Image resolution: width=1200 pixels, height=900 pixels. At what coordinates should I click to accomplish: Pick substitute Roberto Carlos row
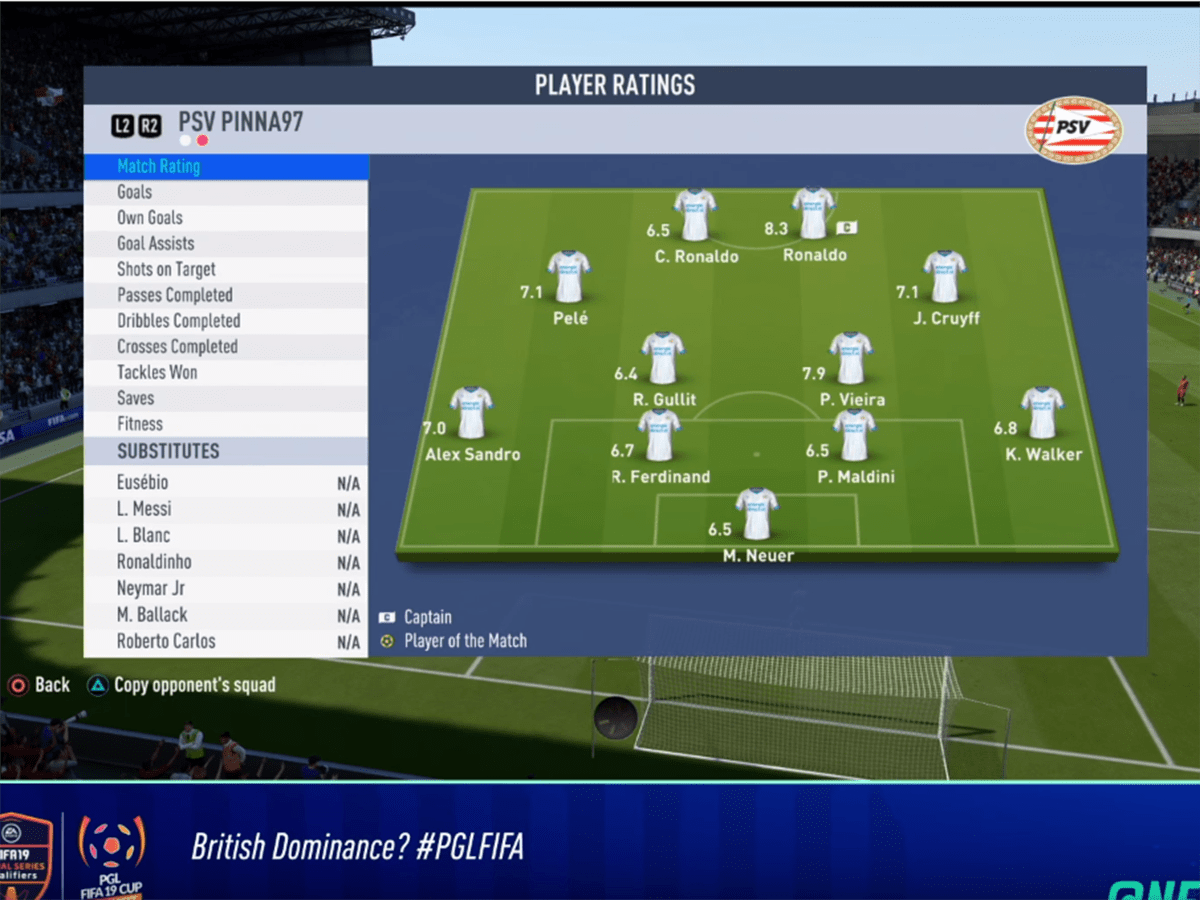(x=226, y=641)
